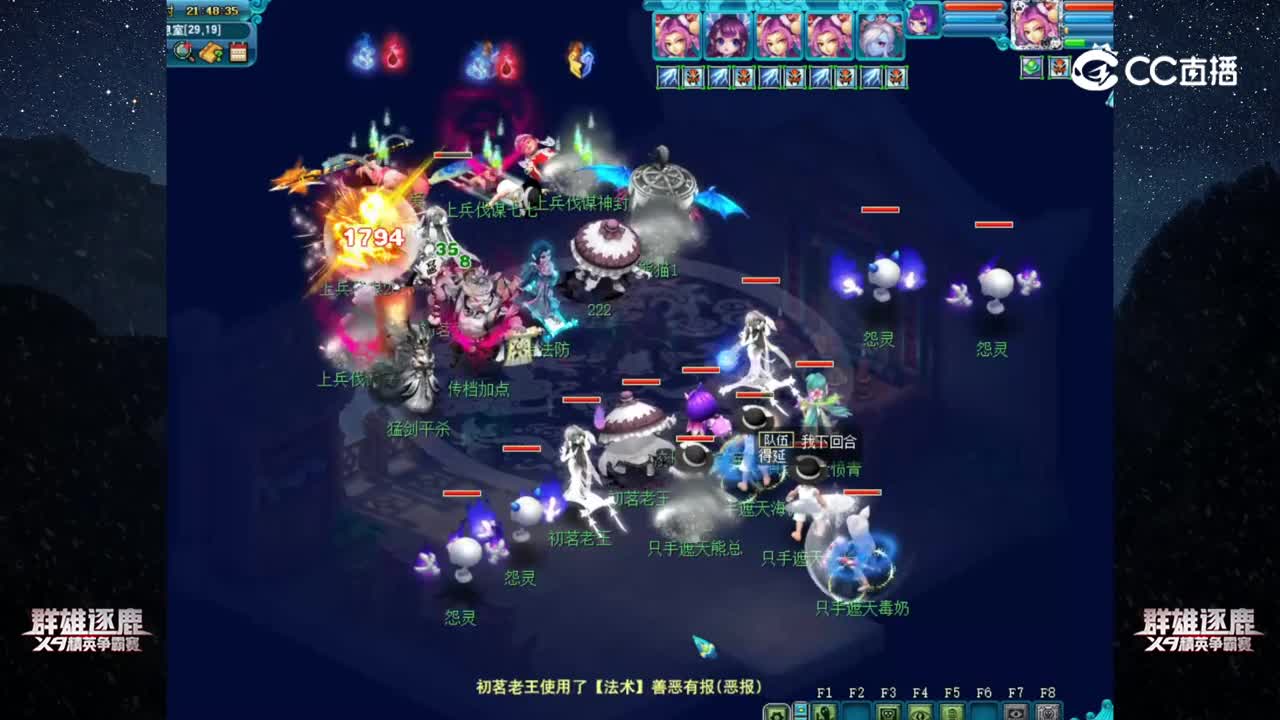The height and width of the screenshot is (720, 1280).
Task: Click the green upgrade arrow beside player portrait
Action: [x=1075, y=43]
